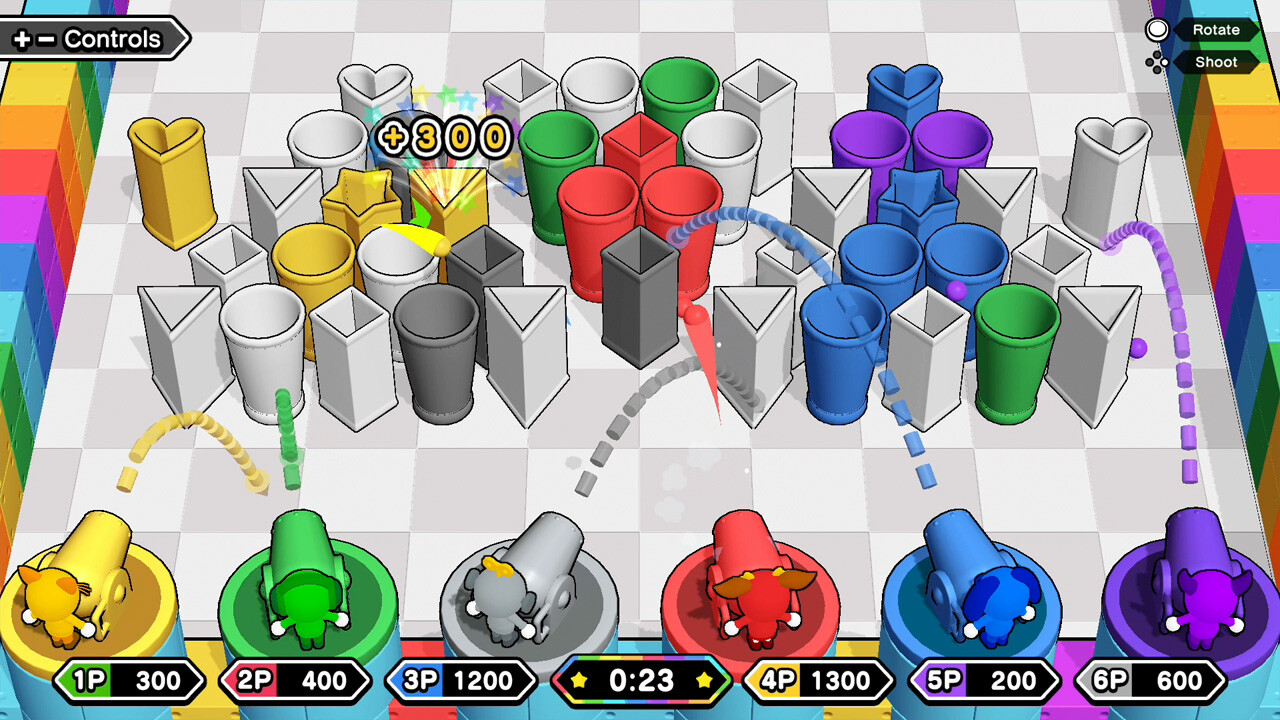
Task: Click the timer showing 0:23
Action: 640,681
